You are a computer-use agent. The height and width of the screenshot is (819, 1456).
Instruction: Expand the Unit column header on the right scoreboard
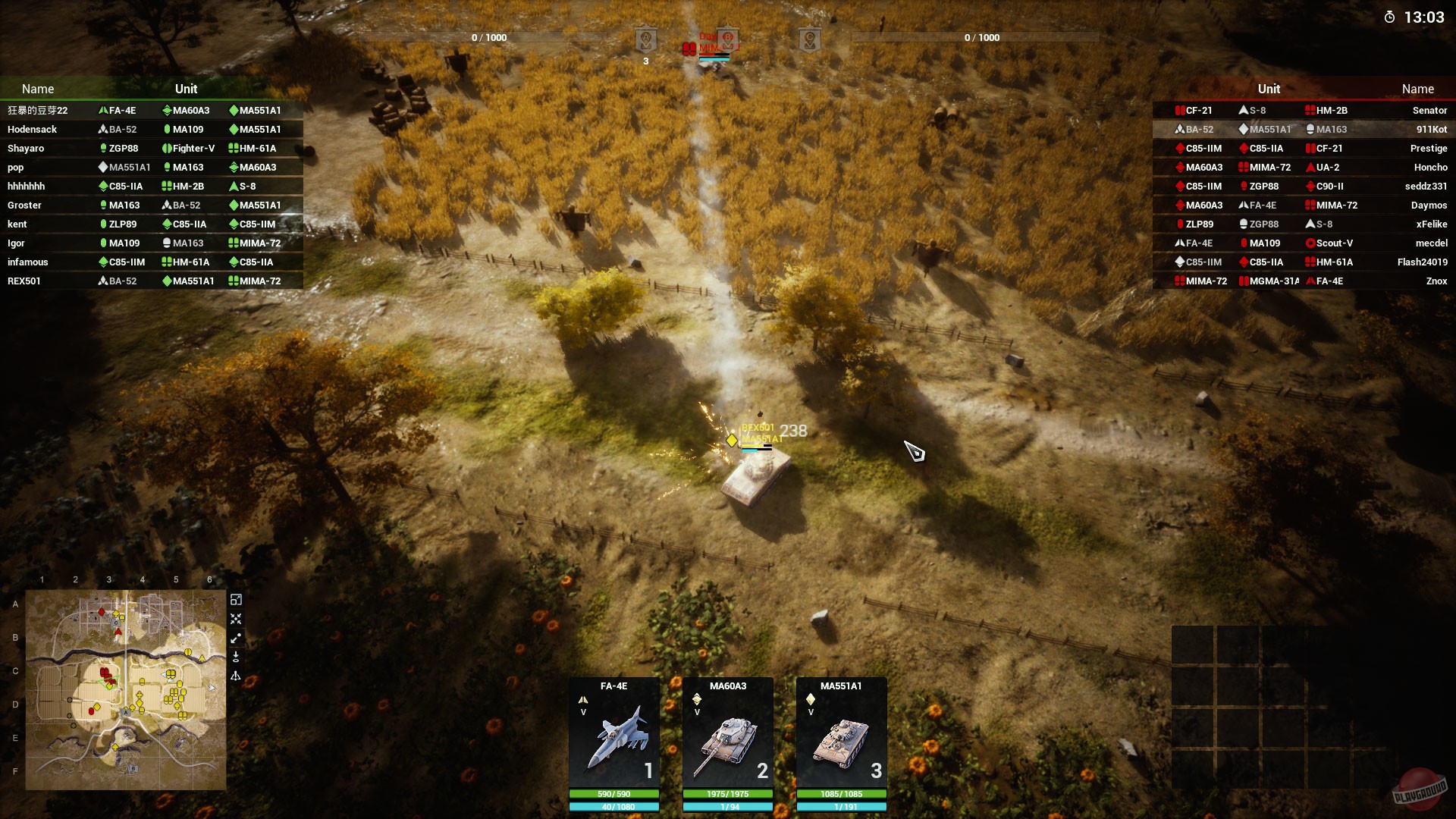[1269, 89]
